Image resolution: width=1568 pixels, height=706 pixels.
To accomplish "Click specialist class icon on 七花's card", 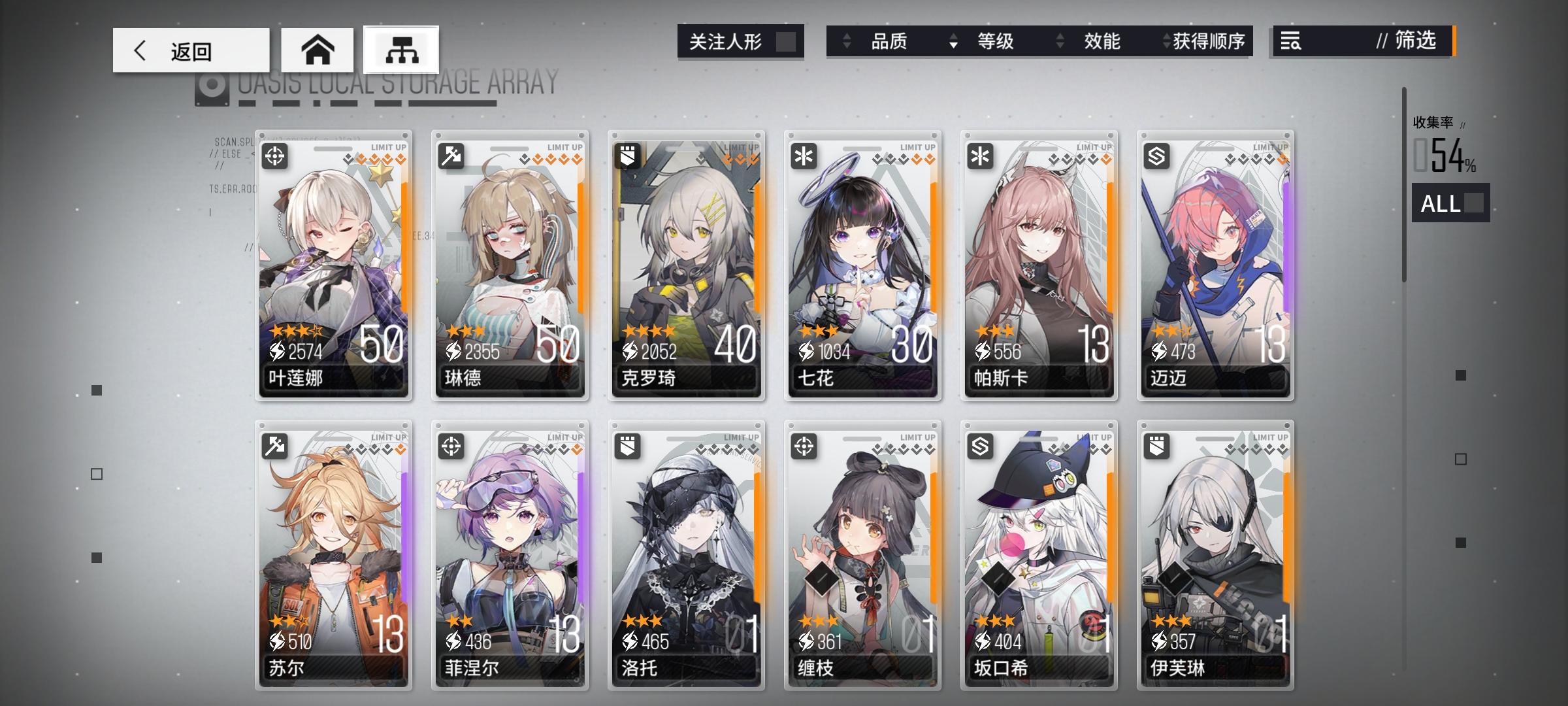I will coord(805,155).
